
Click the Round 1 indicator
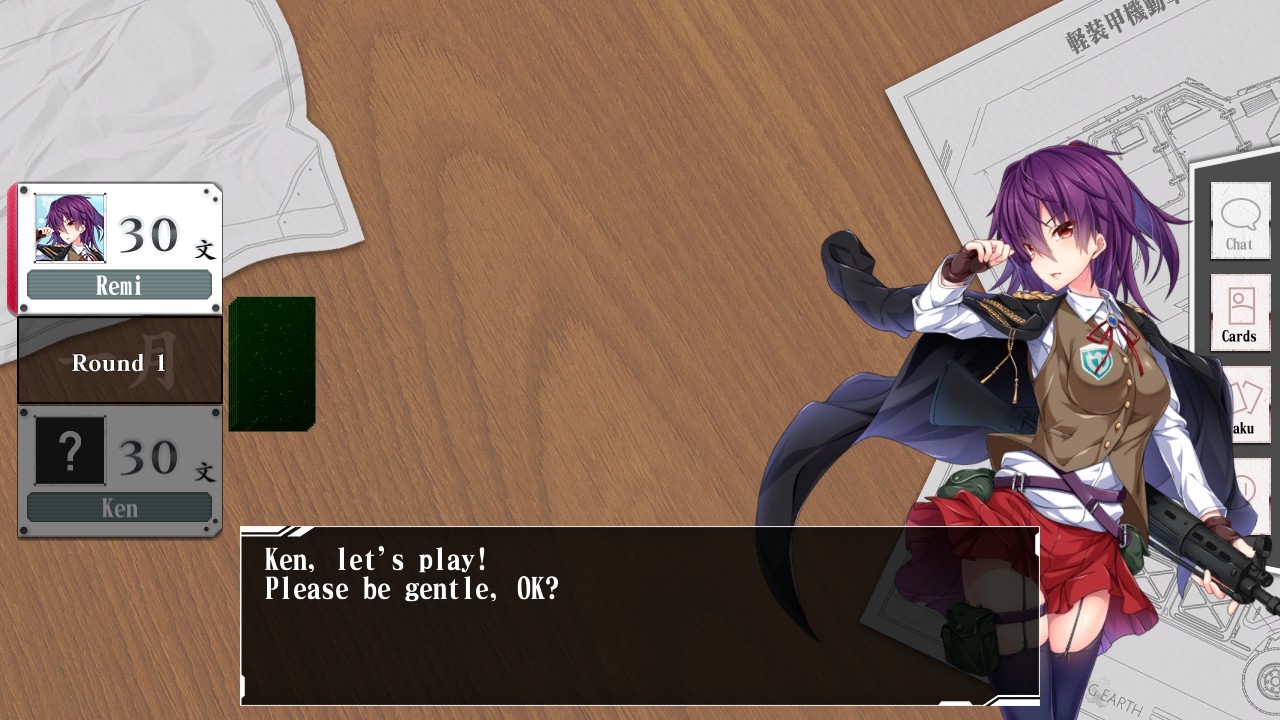(x=119, y=362)
